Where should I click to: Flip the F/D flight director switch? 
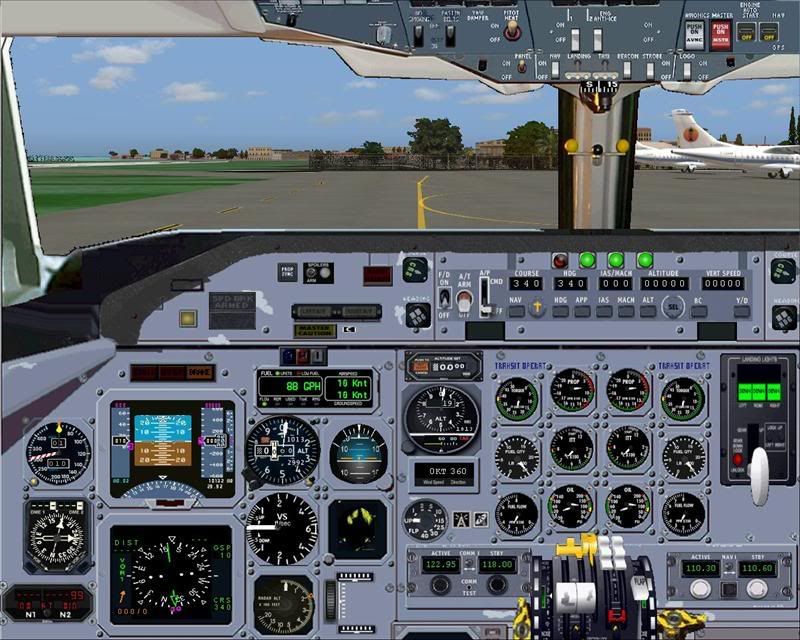(x=445, y=297)
